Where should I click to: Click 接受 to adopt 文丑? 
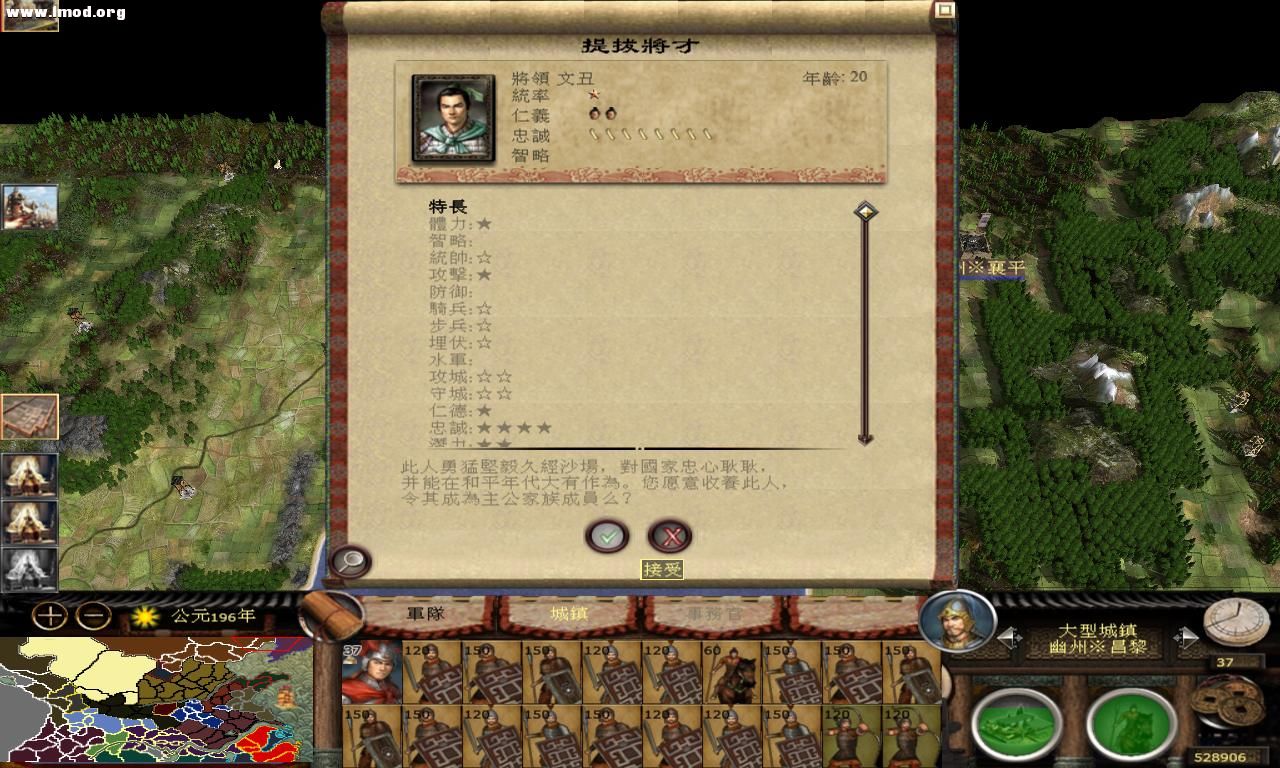pyautogui.click(x=606, y=536)
